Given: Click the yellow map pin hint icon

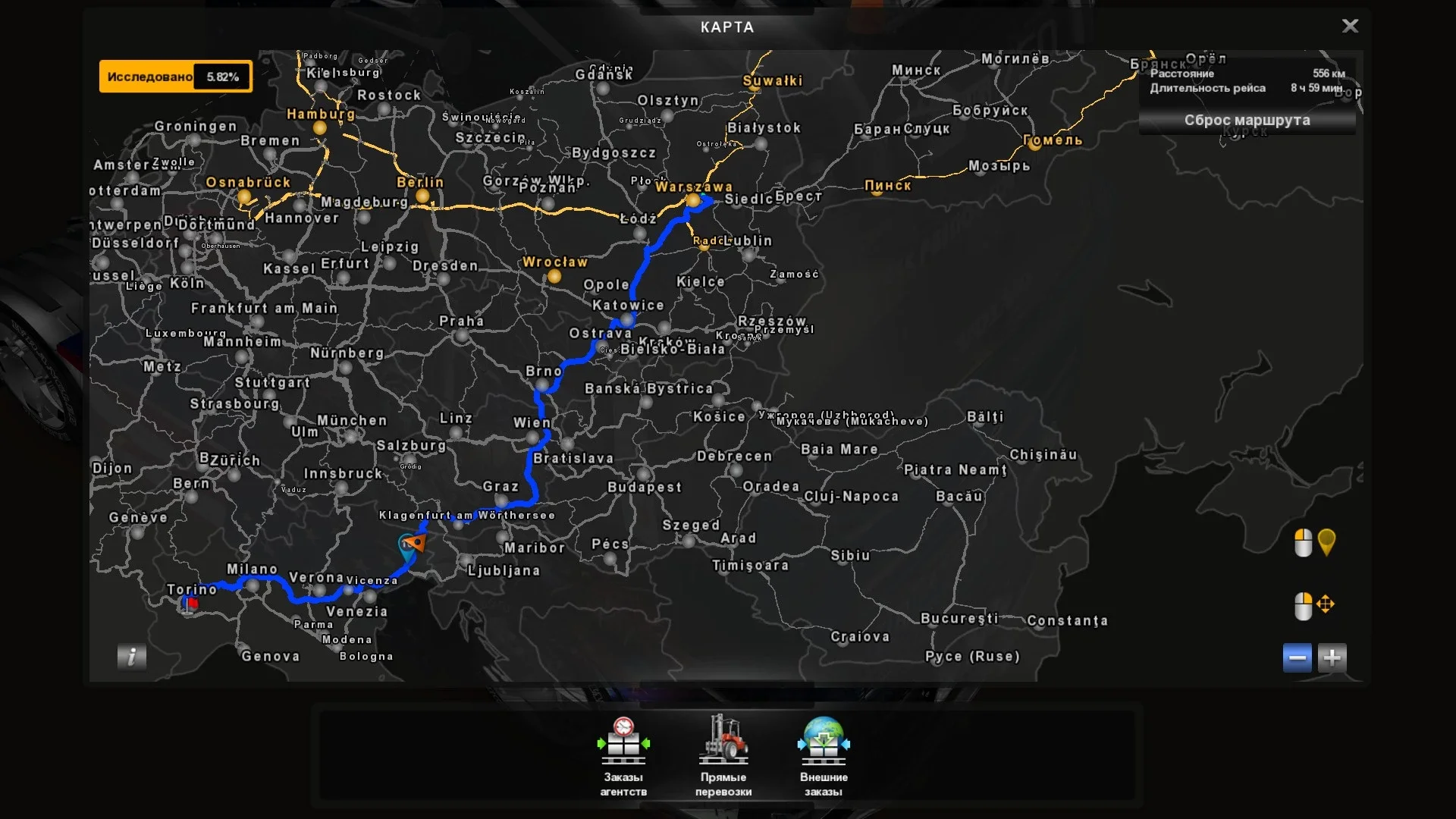Looking at the screenshot, I should tap(1327, 543).
